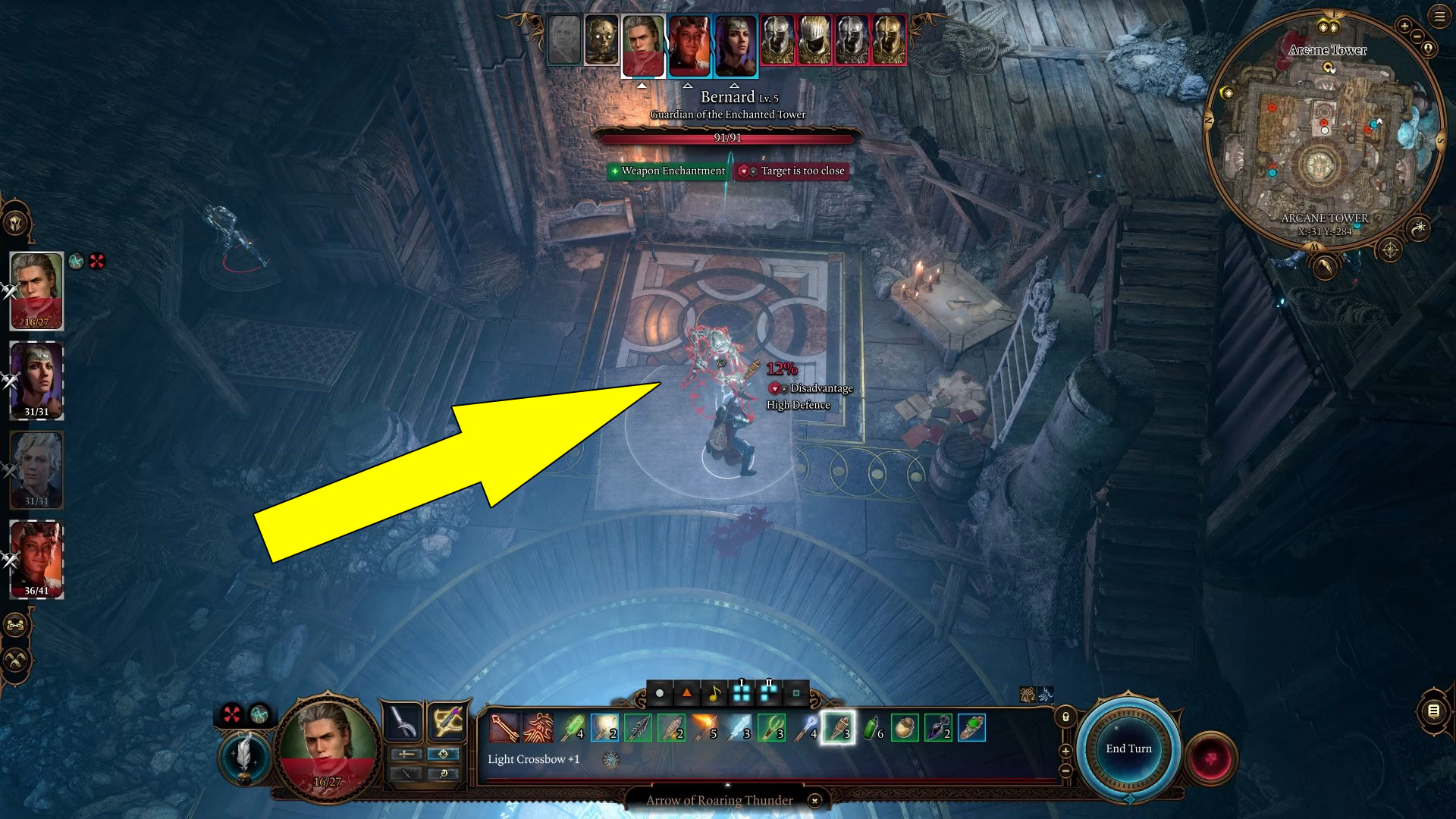Select the Light Crossbow +1 attack icon
This screenshot has width=1456, height=819.
pyautogui.click(x=504, y=726)
